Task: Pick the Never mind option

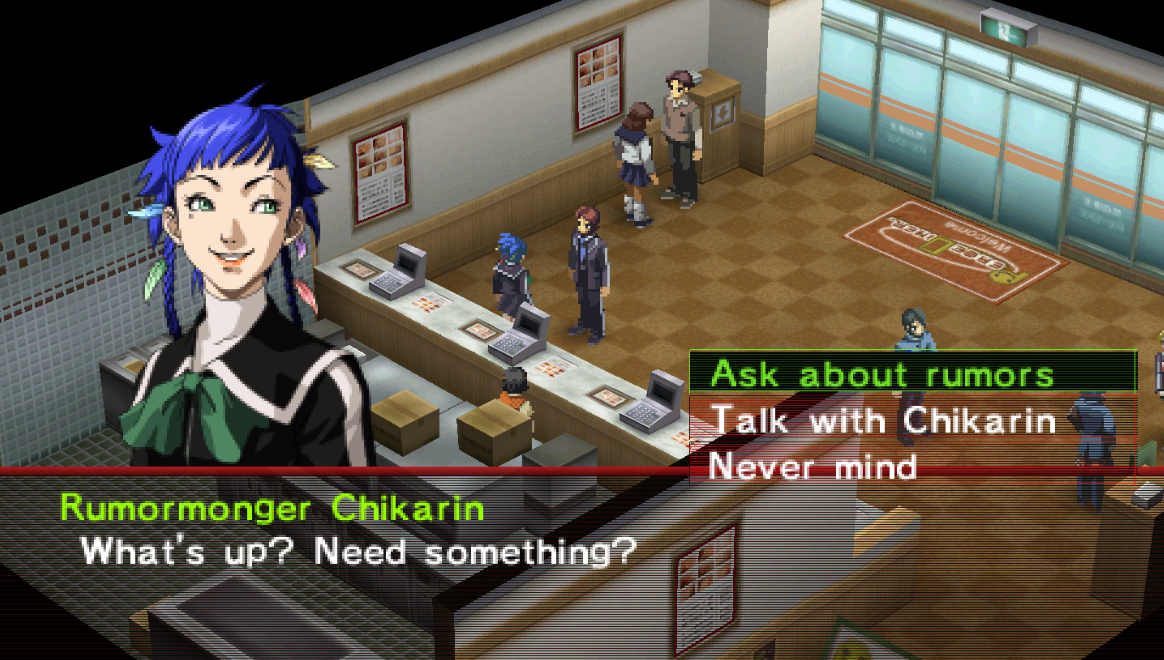Action: [x=812, y=466]
